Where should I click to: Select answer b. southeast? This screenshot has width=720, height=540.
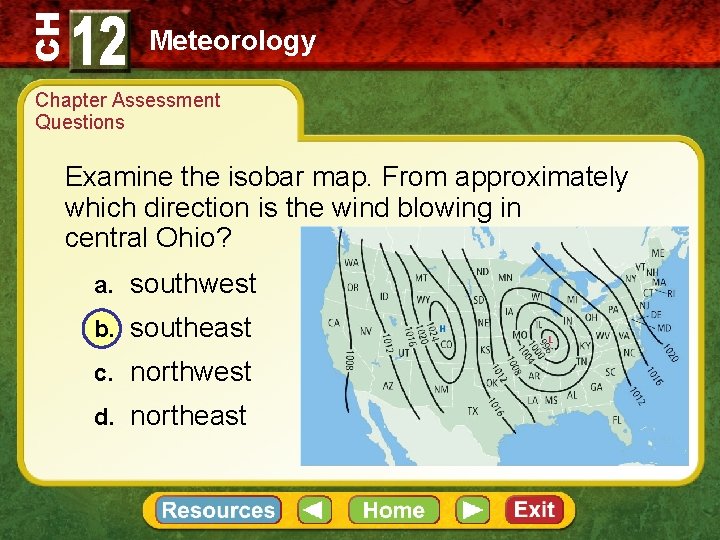[190, 328]
